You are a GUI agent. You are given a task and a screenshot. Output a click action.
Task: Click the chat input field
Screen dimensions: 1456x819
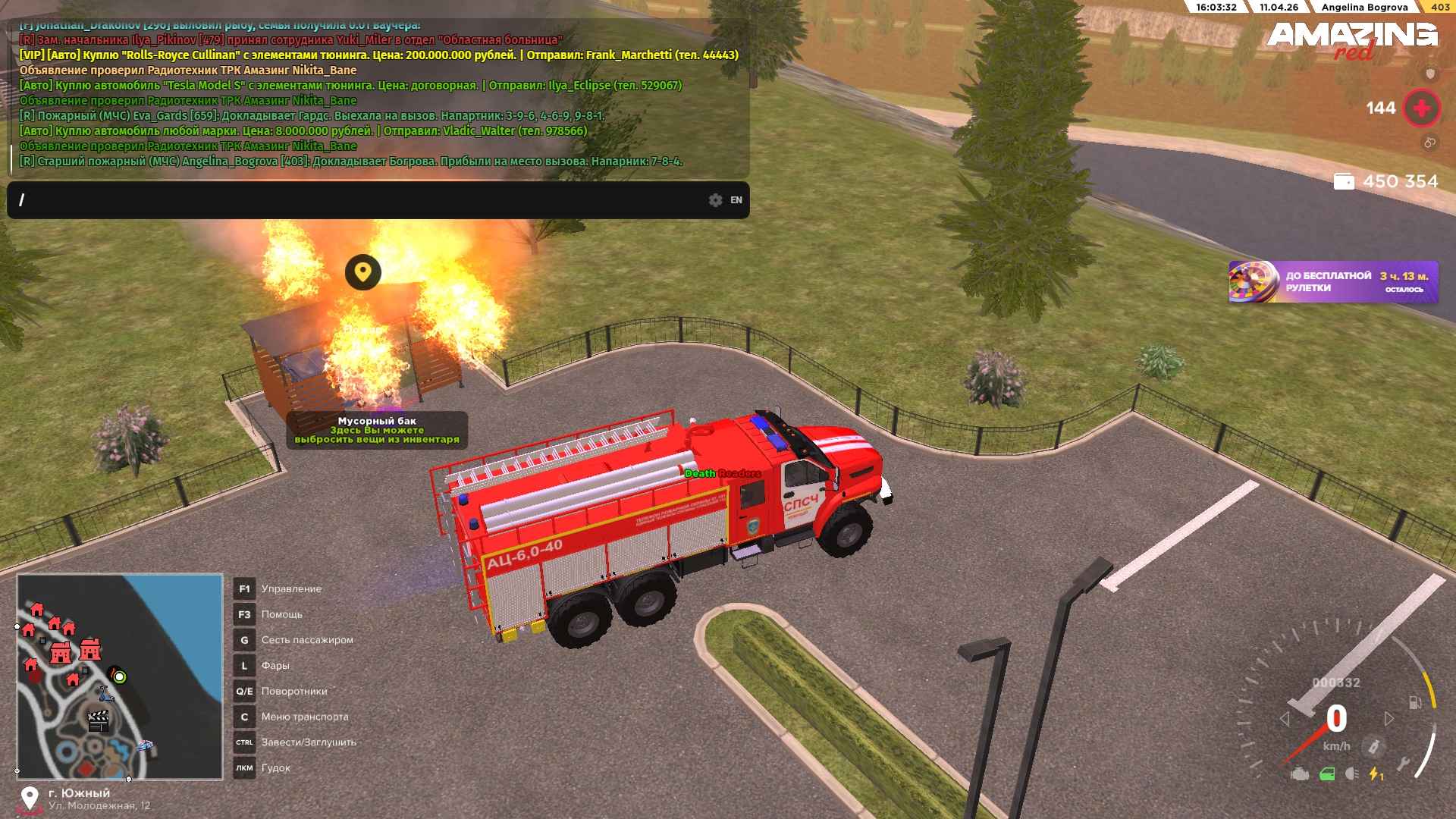point(356,200)
